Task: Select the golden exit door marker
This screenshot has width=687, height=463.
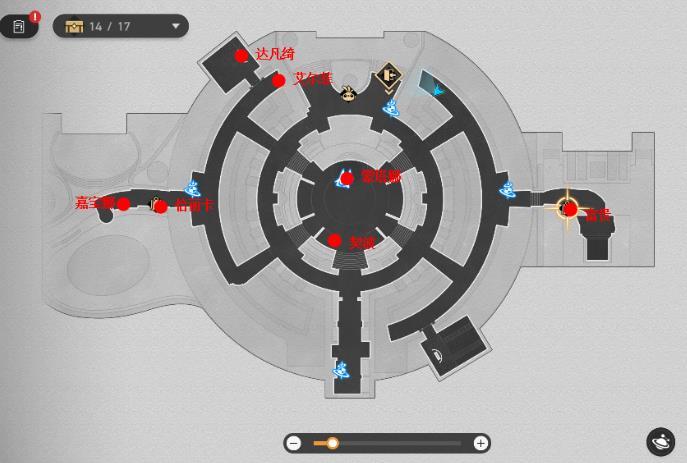Action: [x=388, y=78]
